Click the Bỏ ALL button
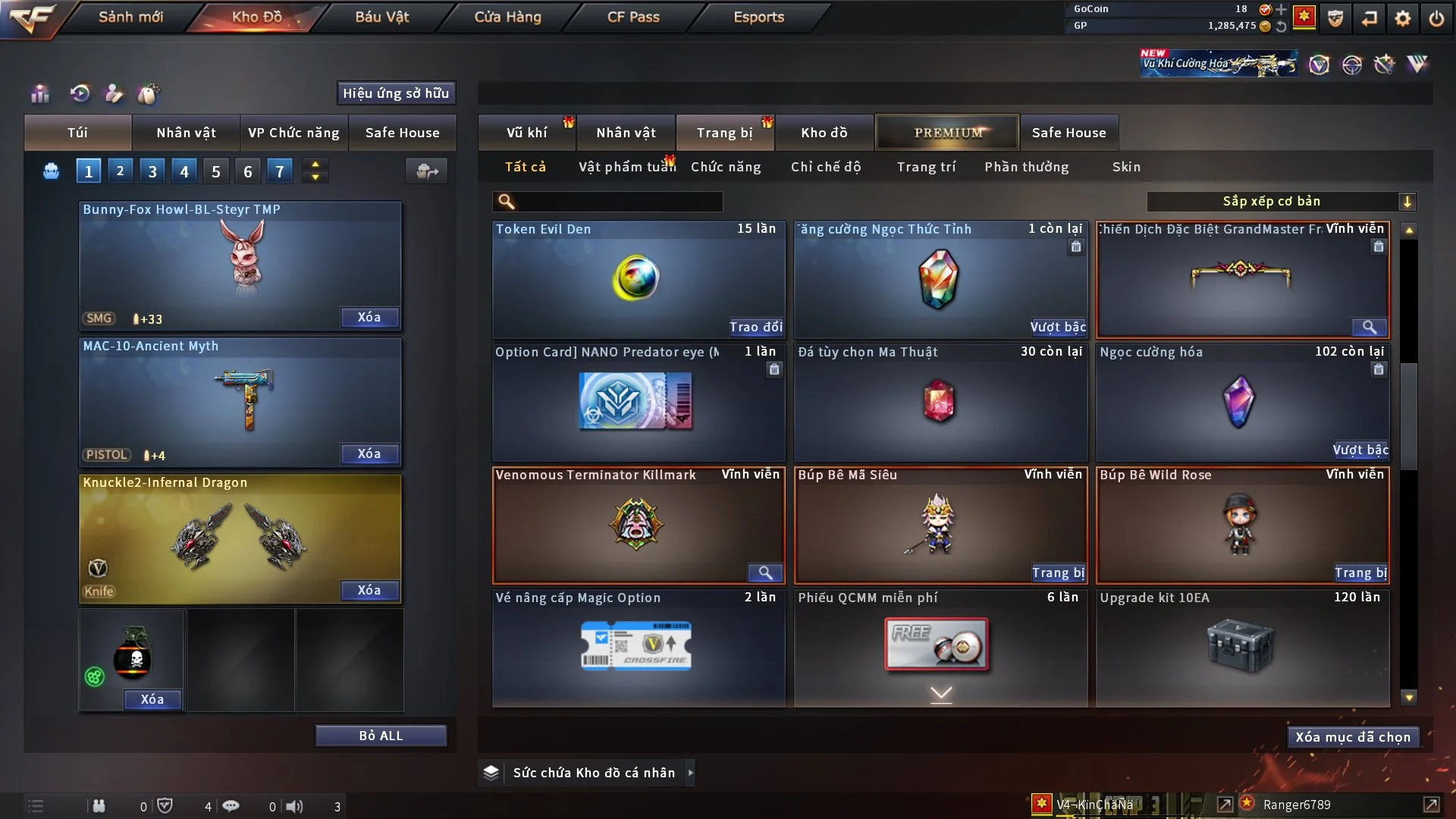This screenshot has width=1456, height=819. (x=381, y=736)
